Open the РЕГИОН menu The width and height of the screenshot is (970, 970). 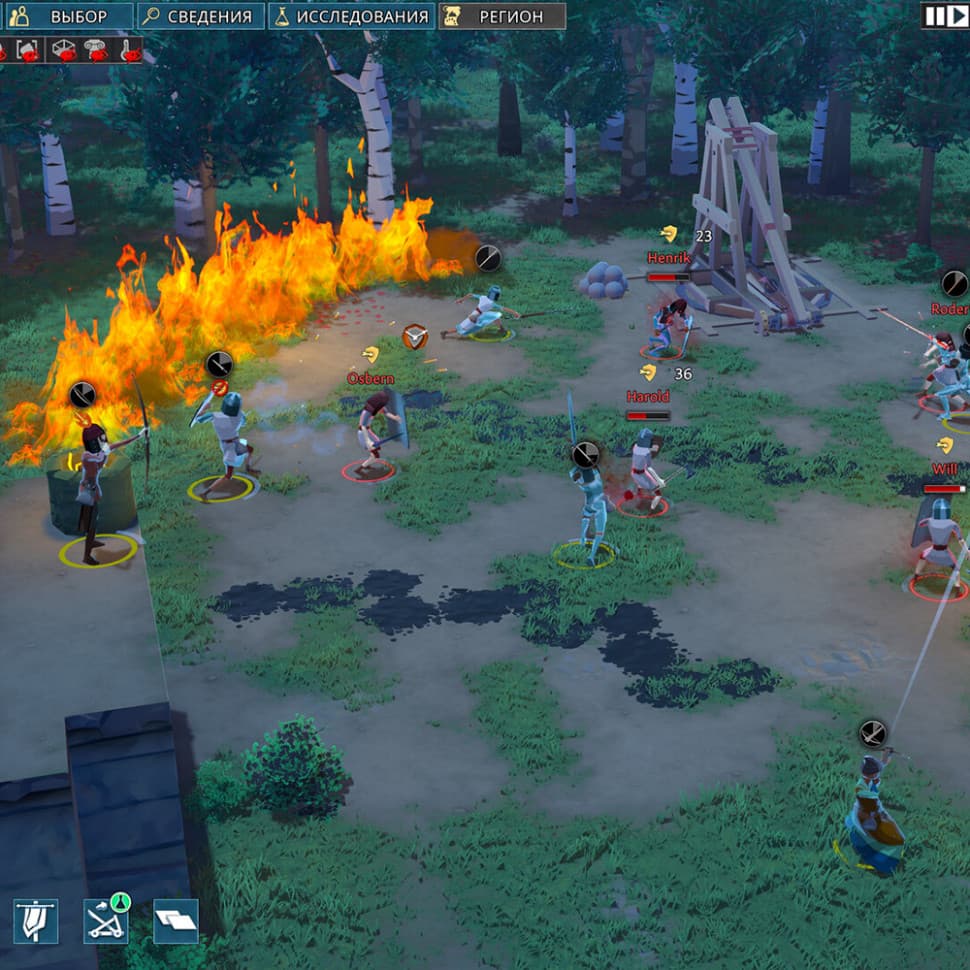[501, 16]
